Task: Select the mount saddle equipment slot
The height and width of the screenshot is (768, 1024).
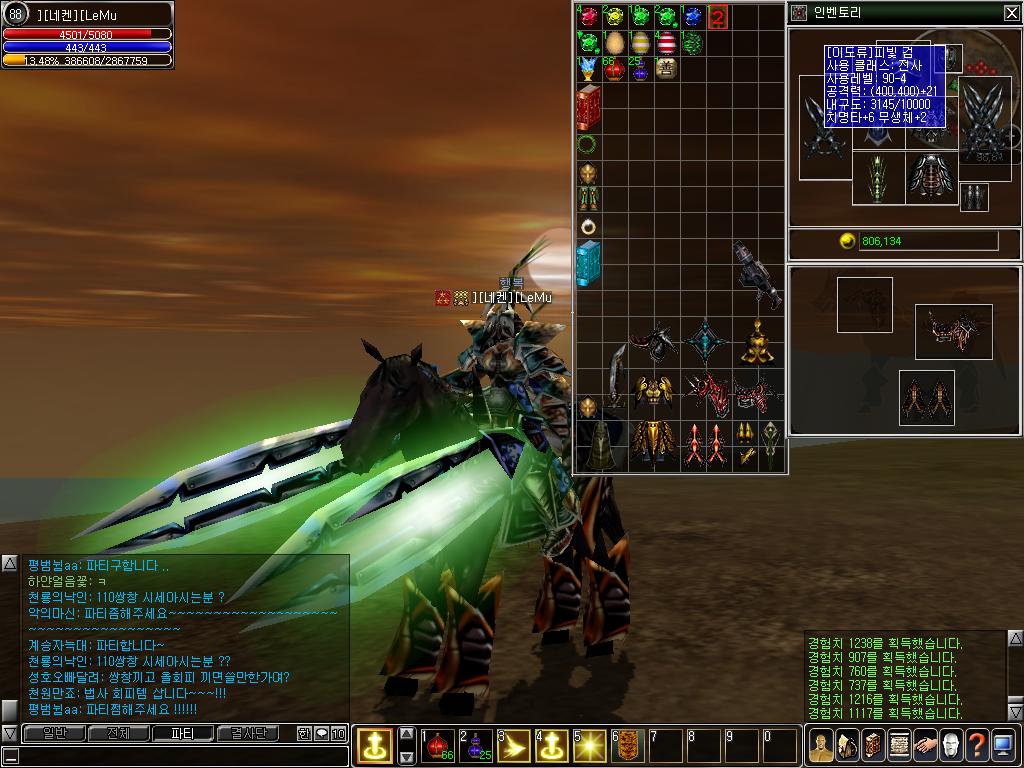Action: [953, 332]
